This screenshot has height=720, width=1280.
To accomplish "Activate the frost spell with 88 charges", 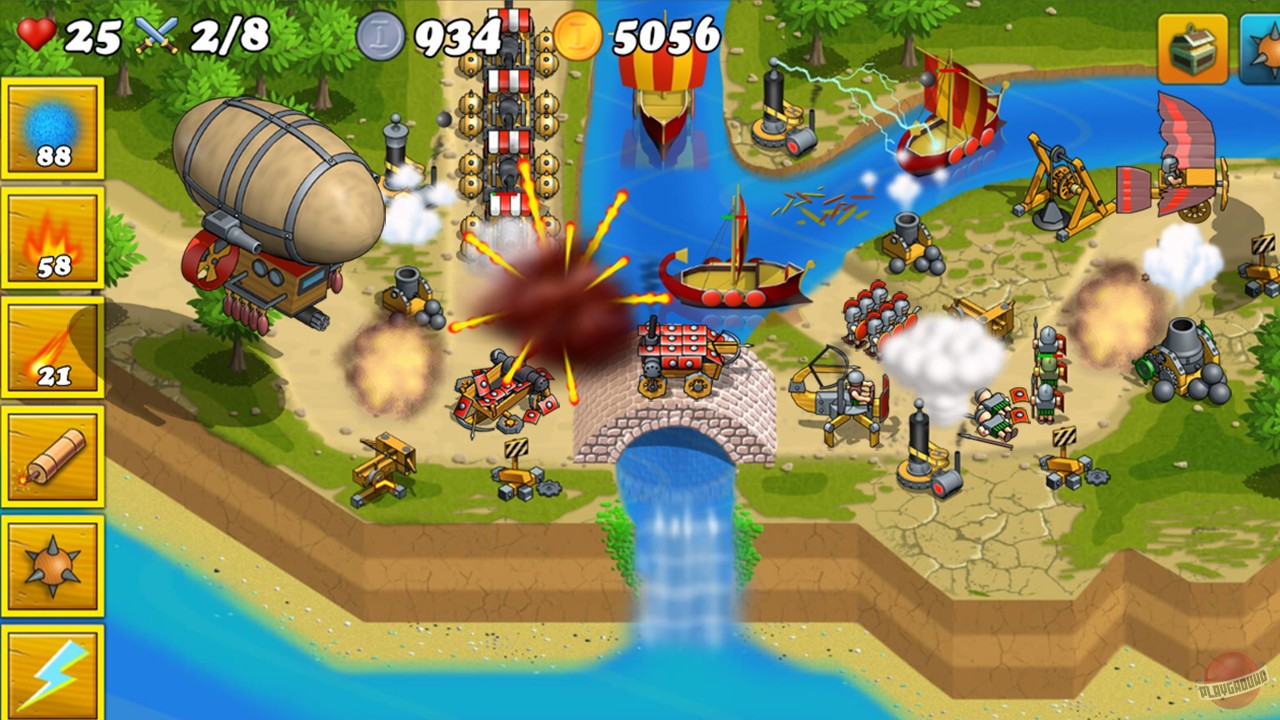I will click(52, 130).
